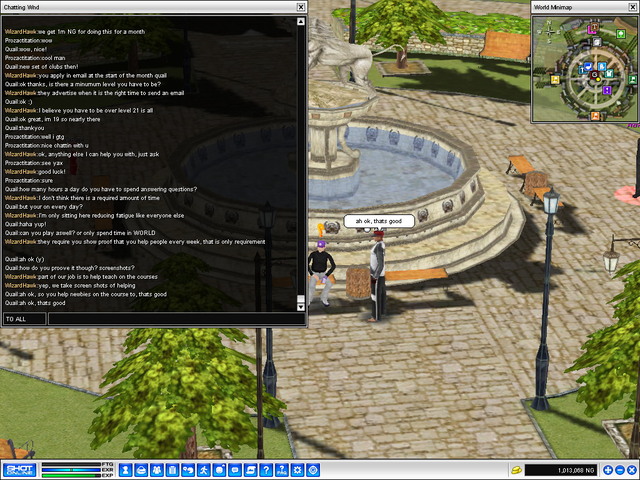The height and width of the screenshot is (480, 640).
Task: Open the FAQ toolbar button
Action: pos(281,469)
